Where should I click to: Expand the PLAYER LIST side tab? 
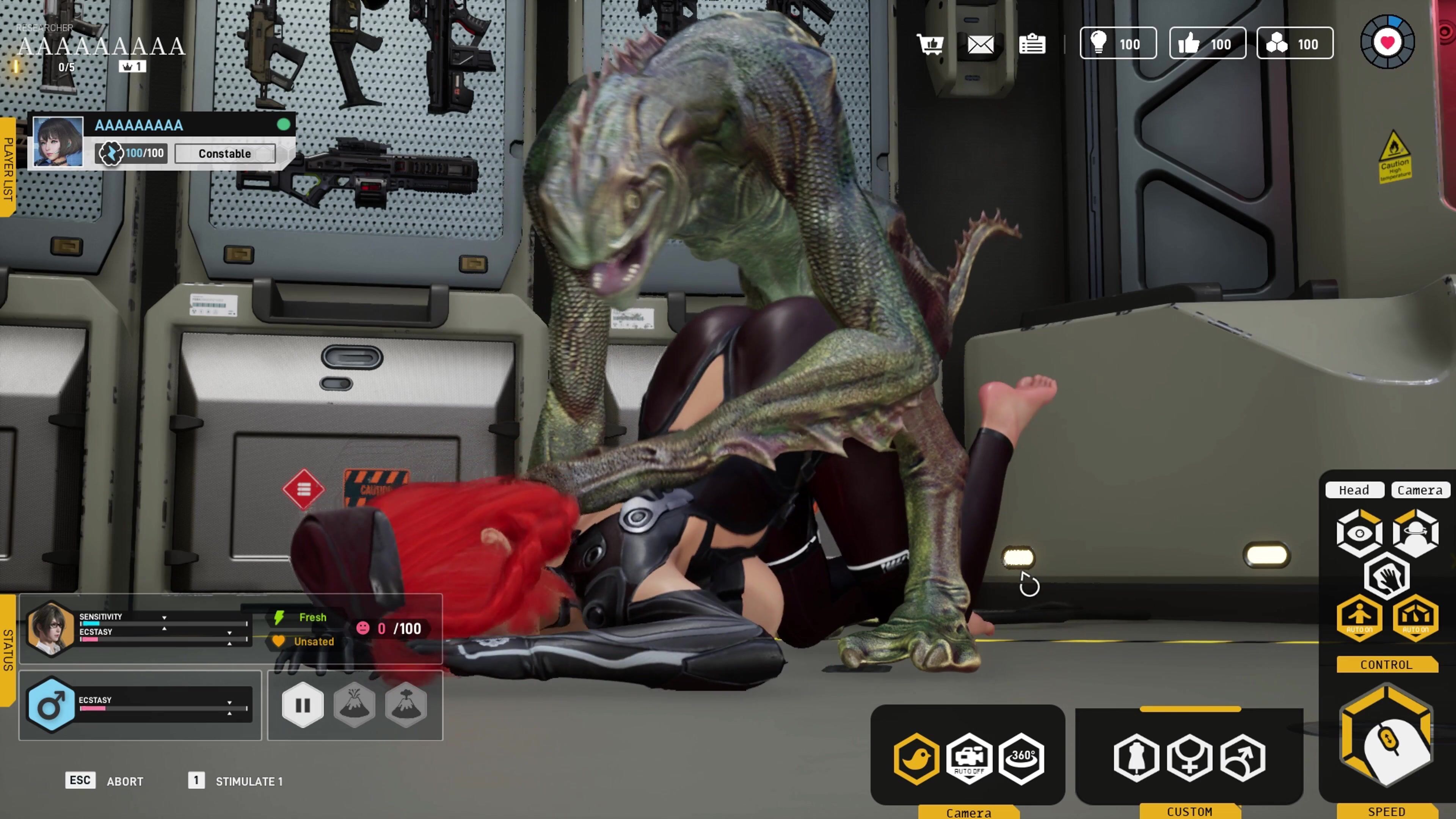click(x=7, y=167)
